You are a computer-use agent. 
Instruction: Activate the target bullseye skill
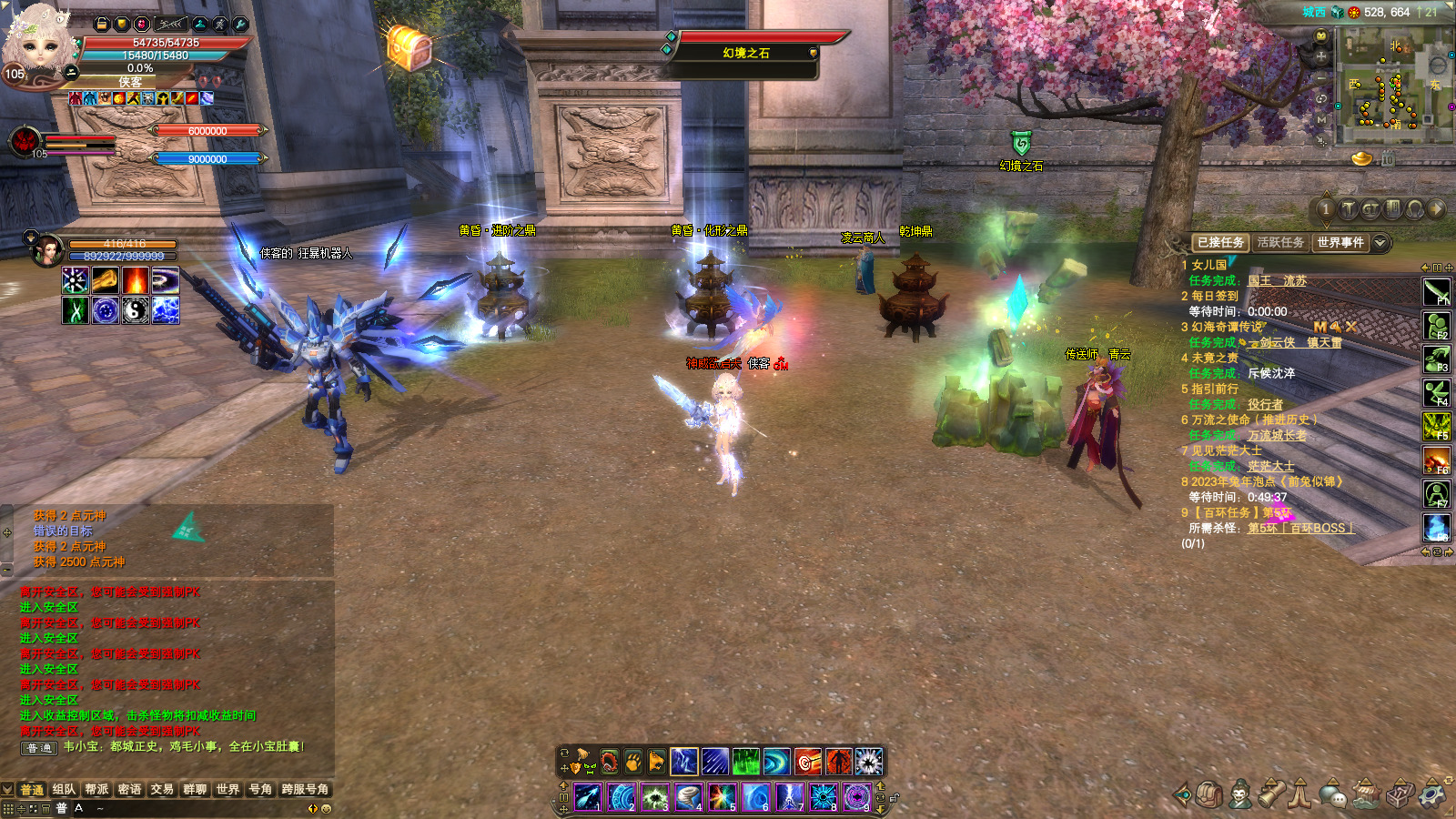coord(807,762)
